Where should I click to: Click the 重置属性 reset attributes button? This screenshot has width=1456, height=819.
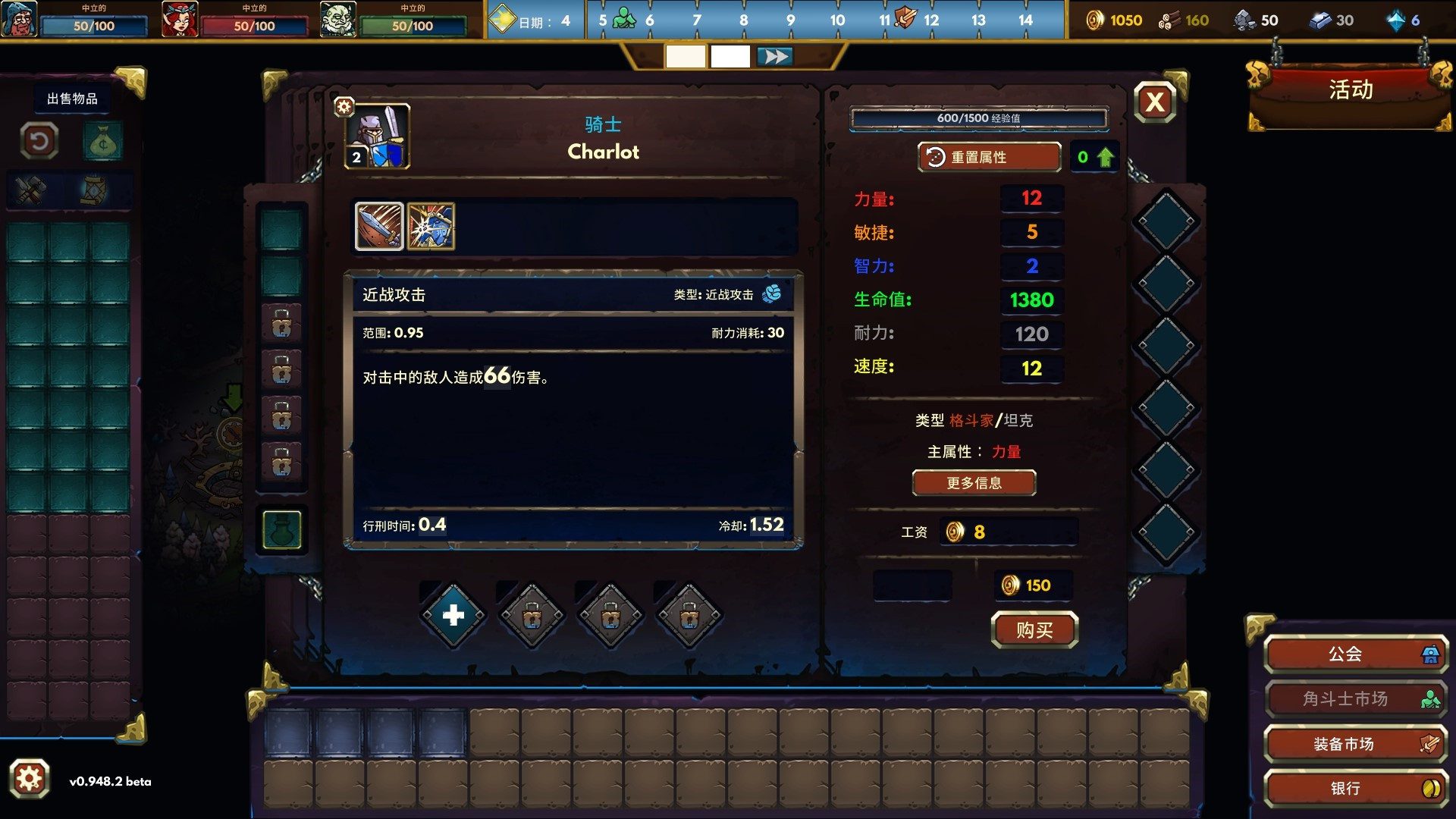tap(989, 157)
